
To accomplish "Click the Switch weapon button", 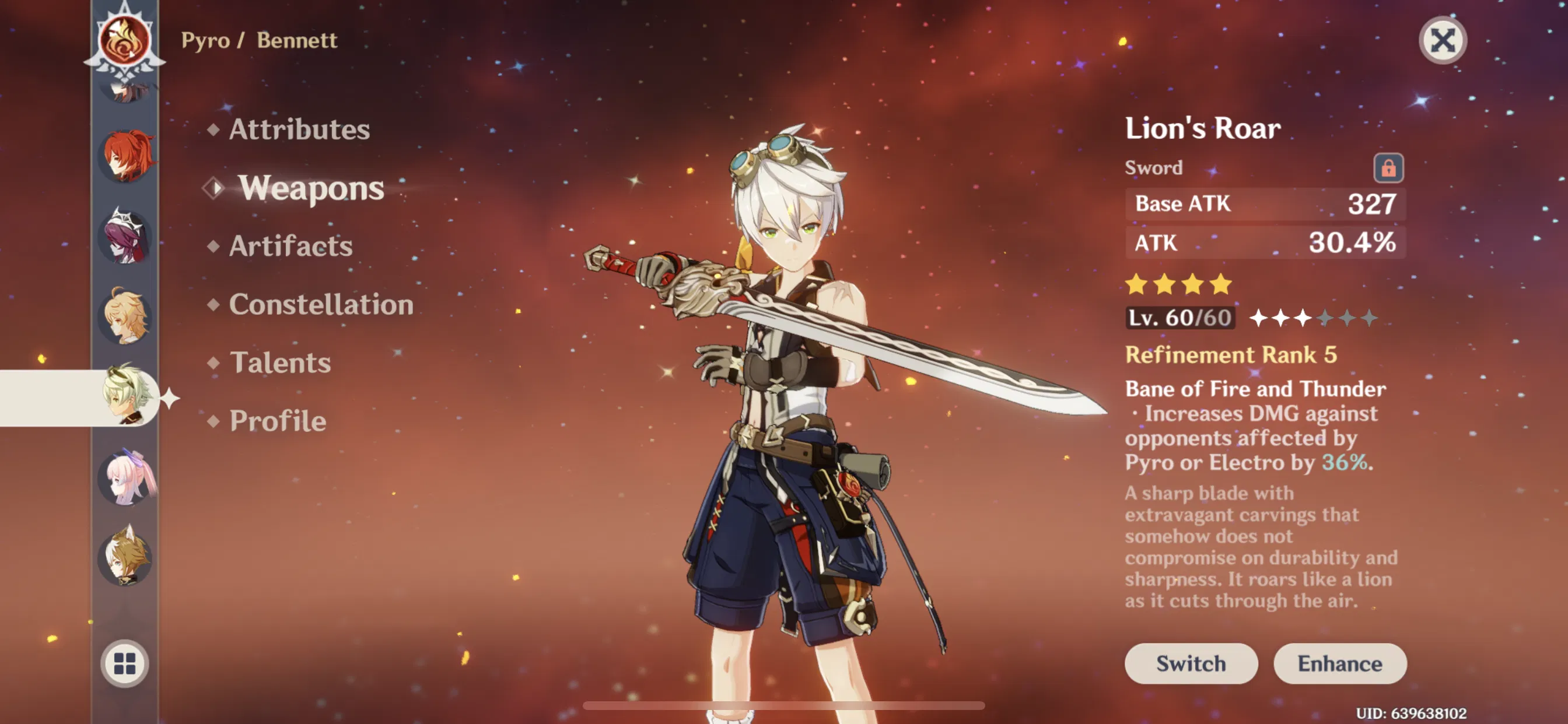I will click(x=1190, y=663).
